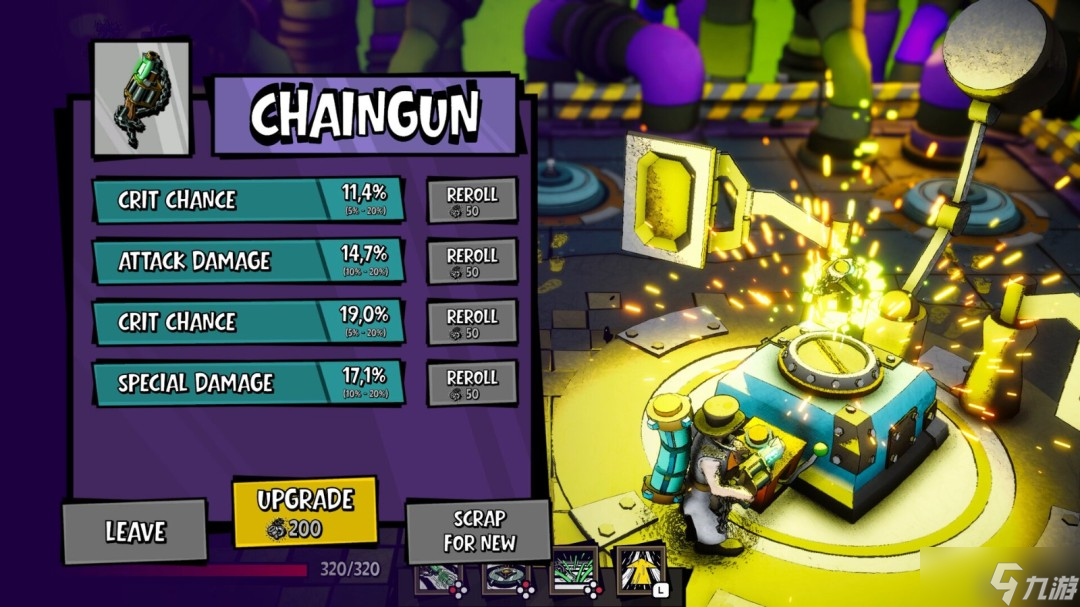1080x607 pixels.
Task: Leave the weapon upgrade station
Action: click(x=135, y=531)
